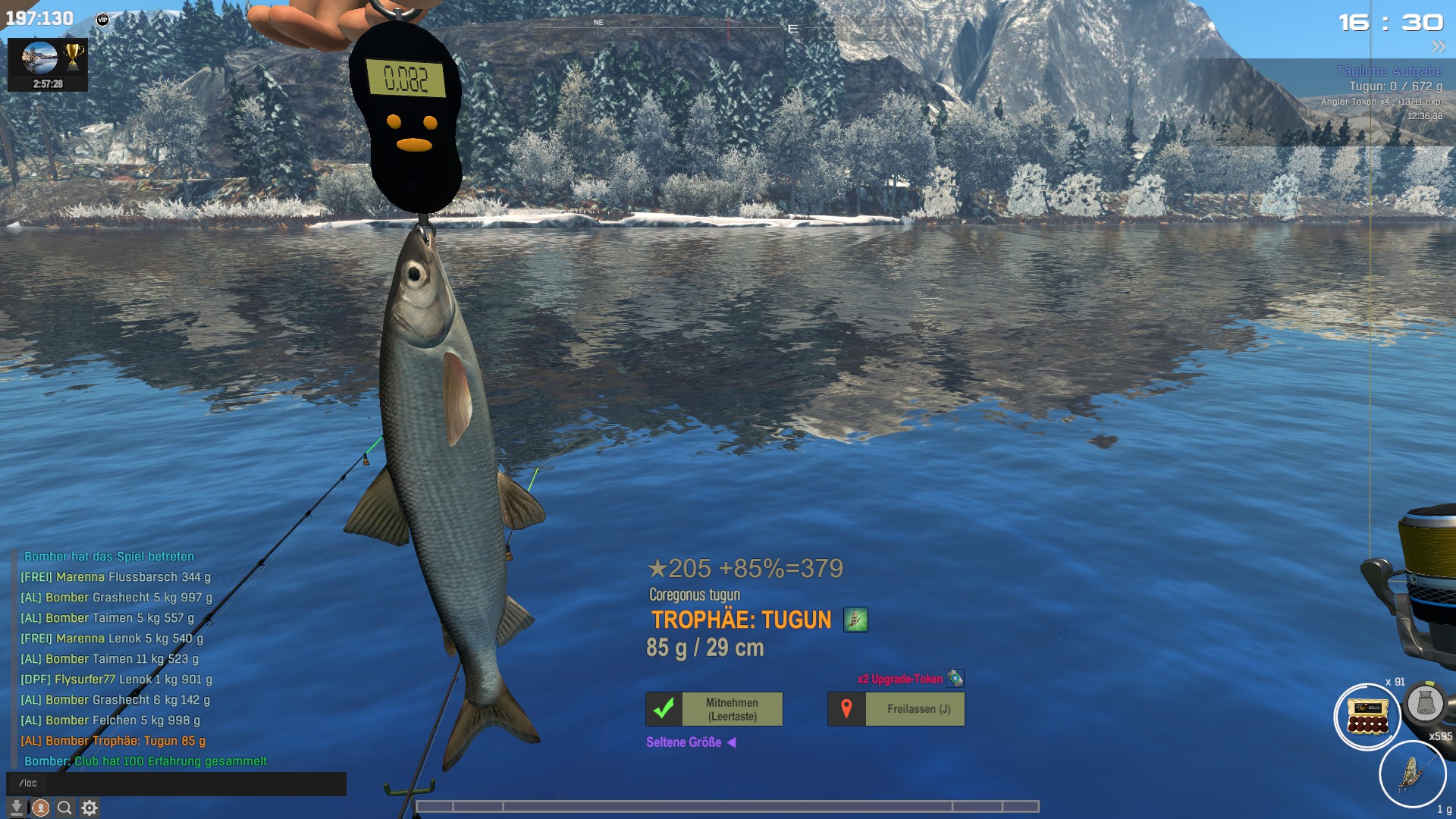Select the orange player profile chat icon
The image size is (1456, 819).
[x=41, y=808]
